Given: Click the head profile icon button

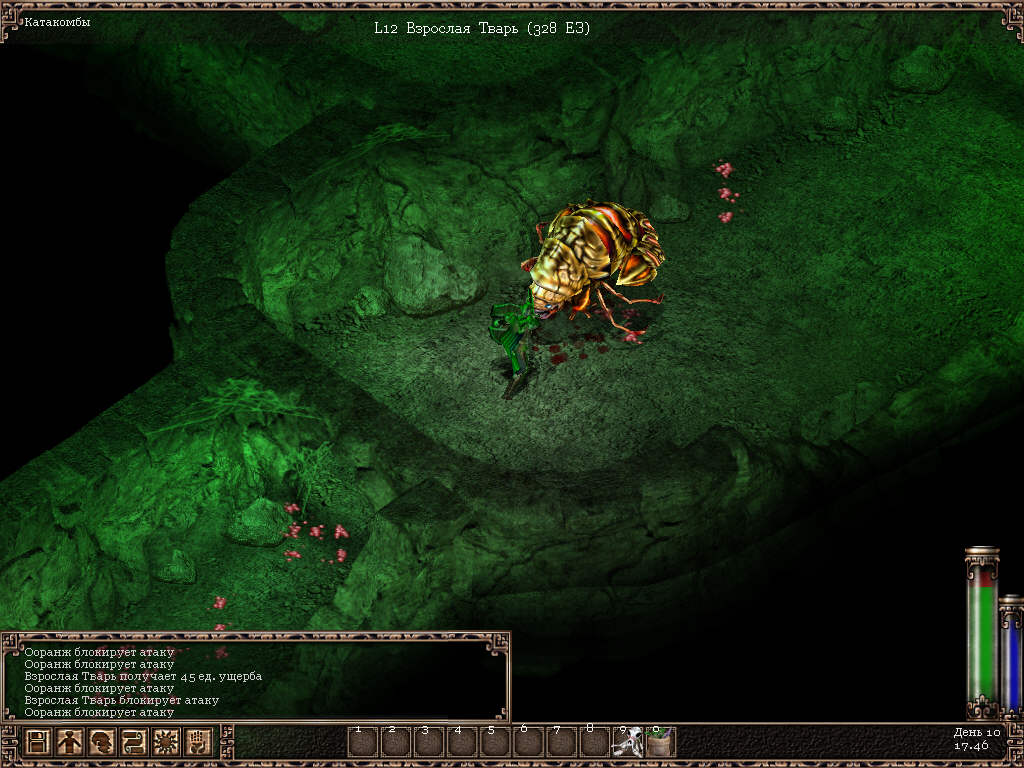Looking at the screenshot, I should 101,743.
